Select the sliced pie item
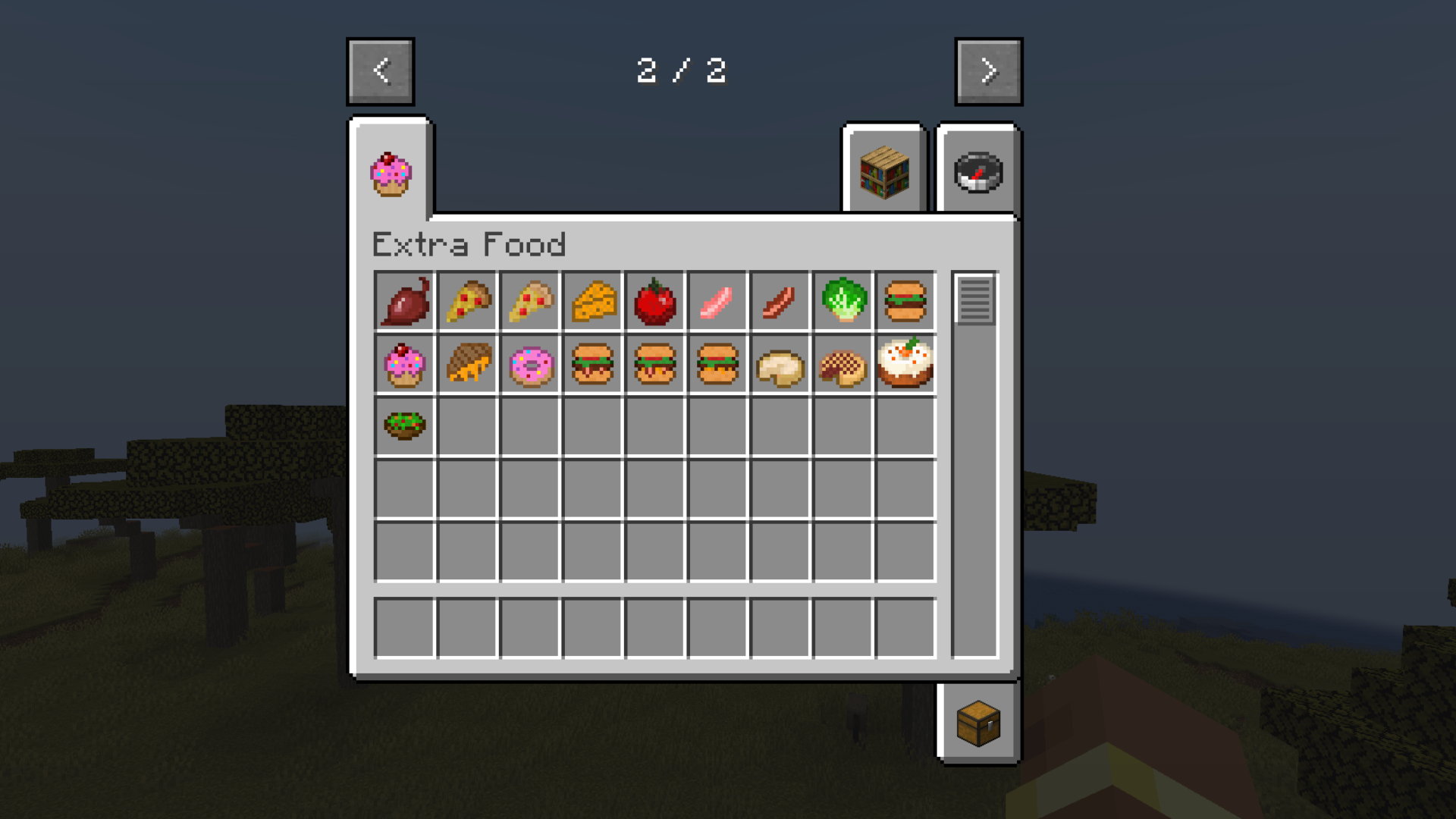 coord(843,364)
